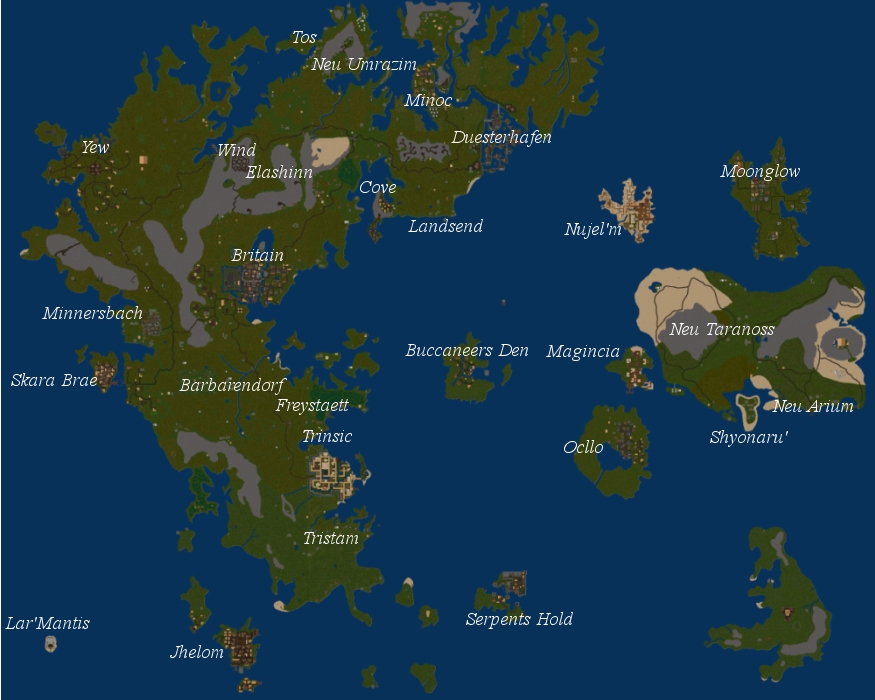The image size is (875, 700).
Task: Choose the Neu Taranoss label
Action: (722, 330)
